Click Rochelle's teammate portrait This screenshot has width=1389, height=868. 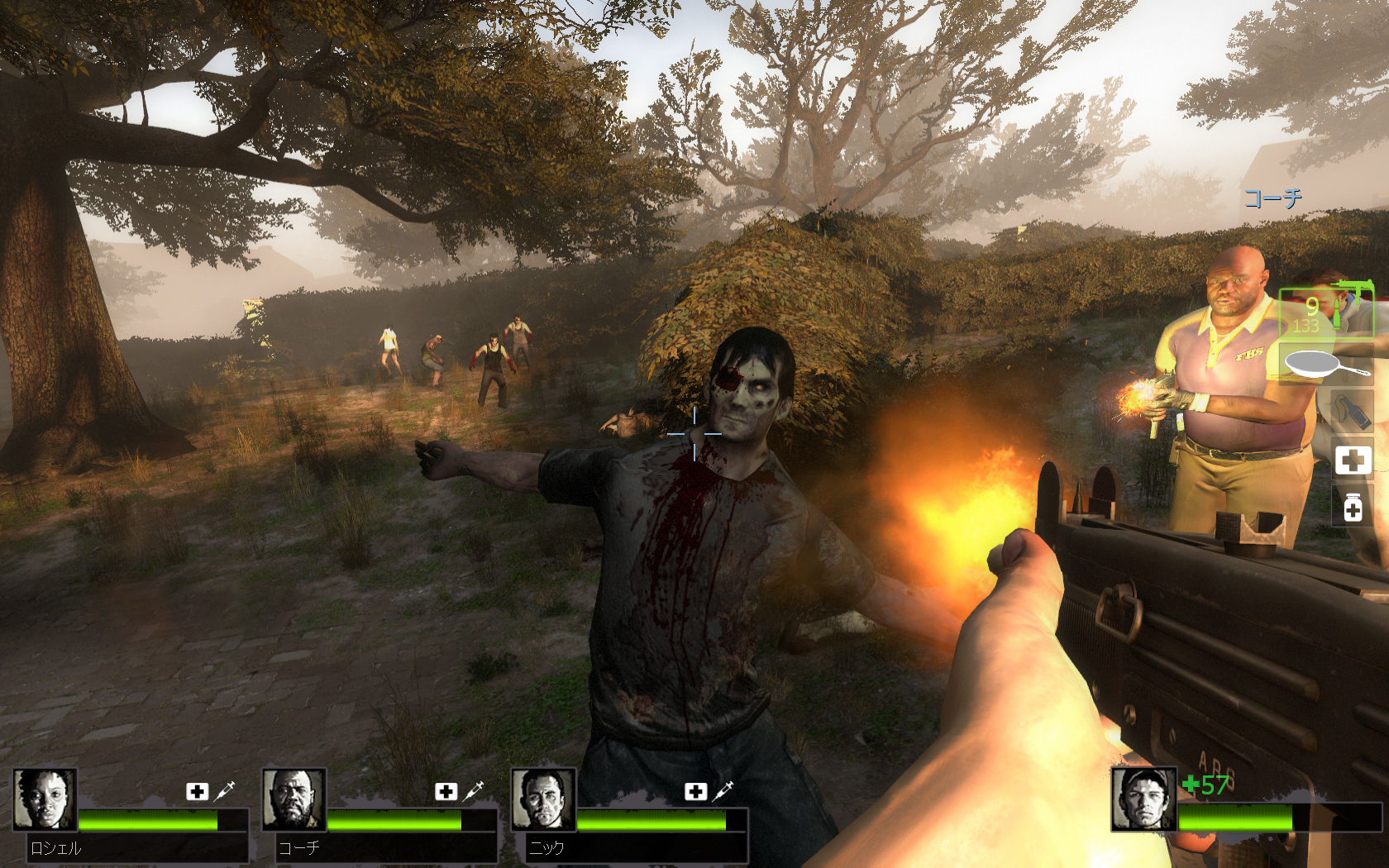click(45, 799)
